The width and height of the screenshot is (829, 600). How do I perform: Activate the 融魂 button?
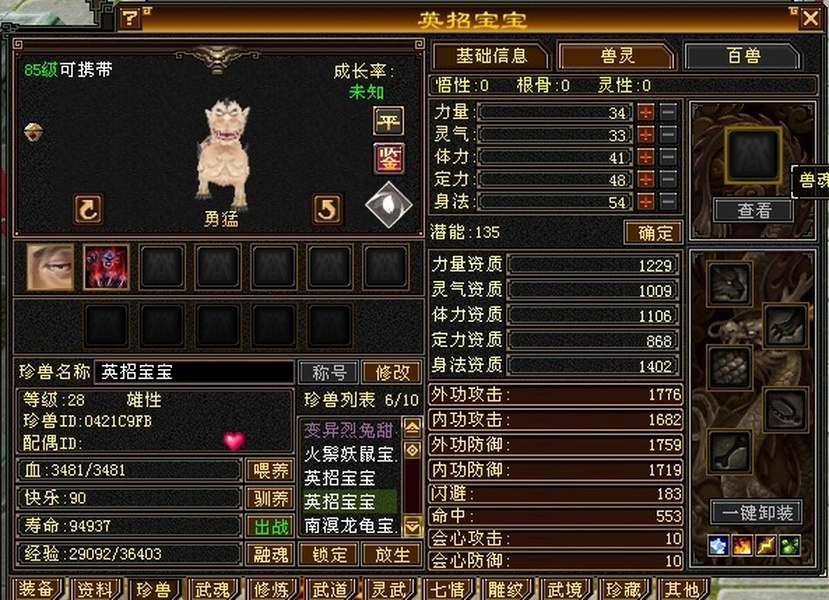269,554
